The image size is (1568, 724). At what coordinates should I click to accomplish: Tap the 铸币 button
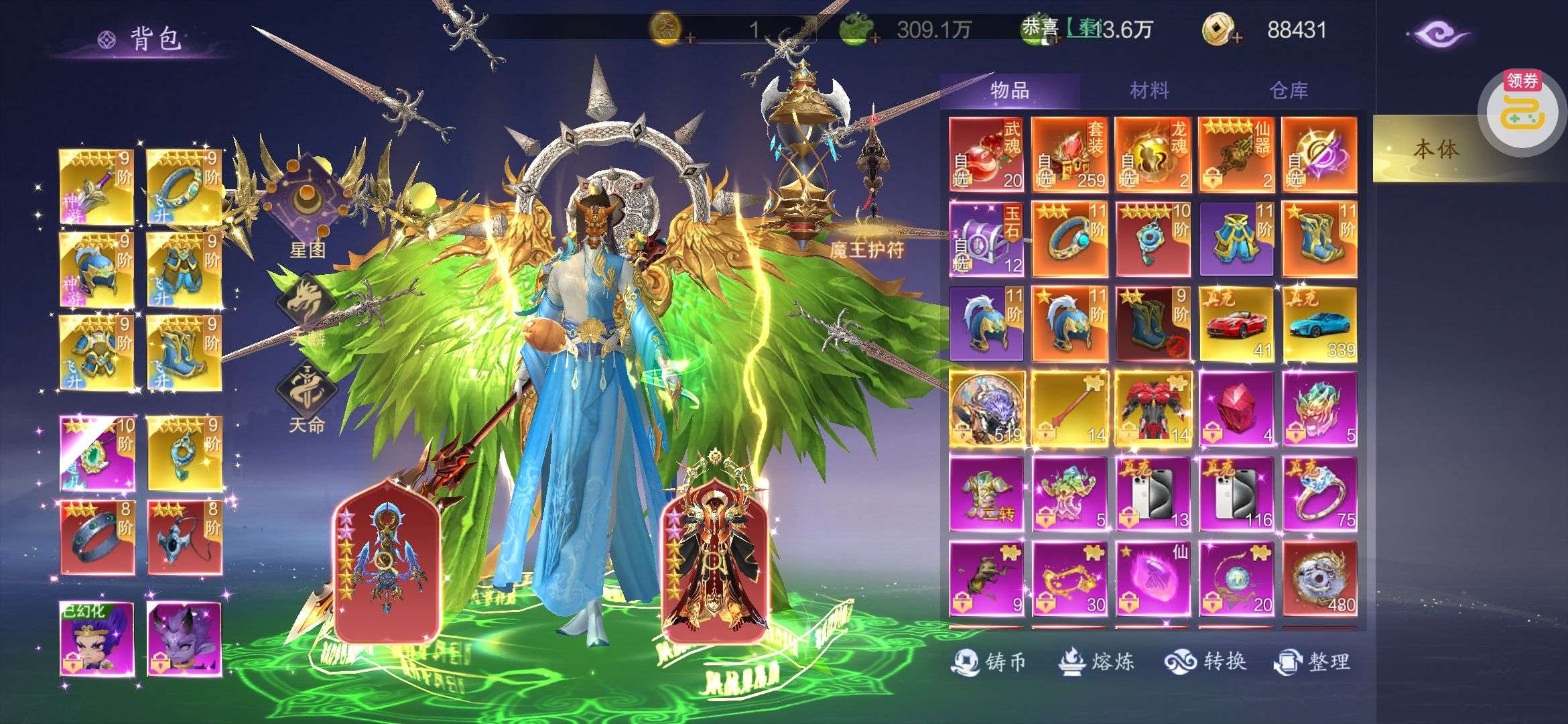989,662
